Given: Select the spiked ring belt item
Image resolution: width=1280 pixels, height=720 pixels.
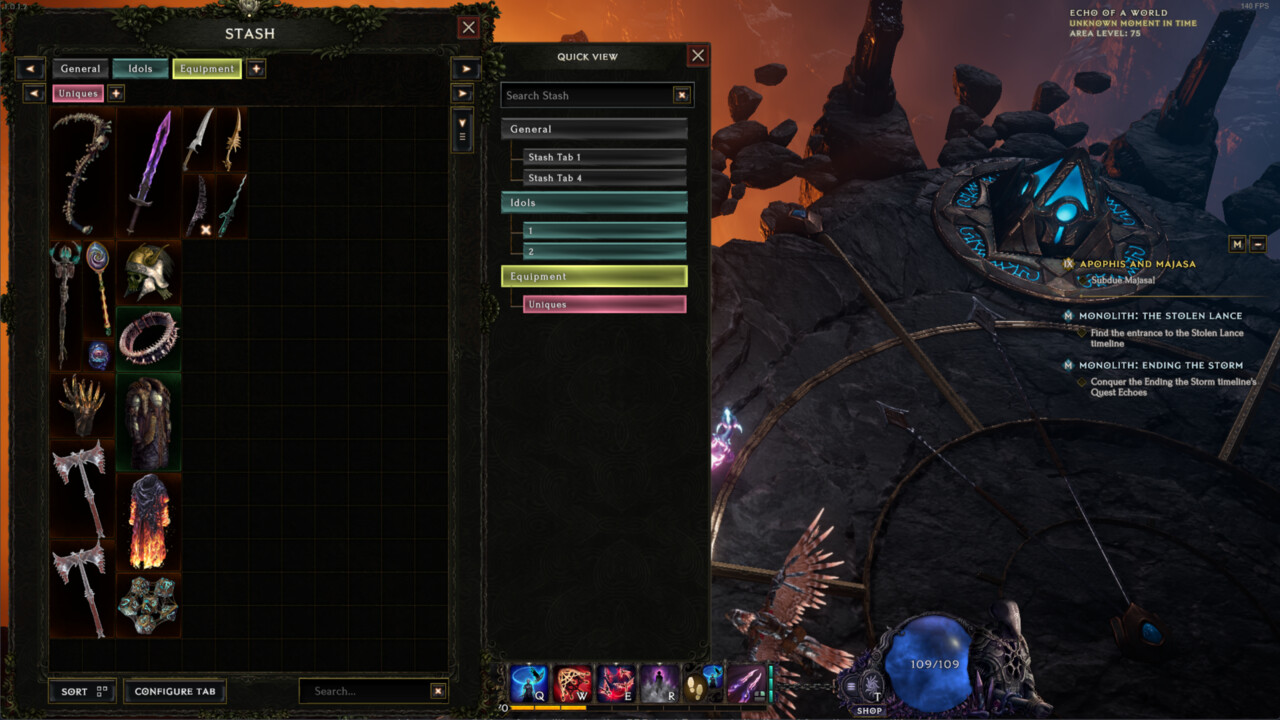Looking at the screenshot, I should coord(149,338).
